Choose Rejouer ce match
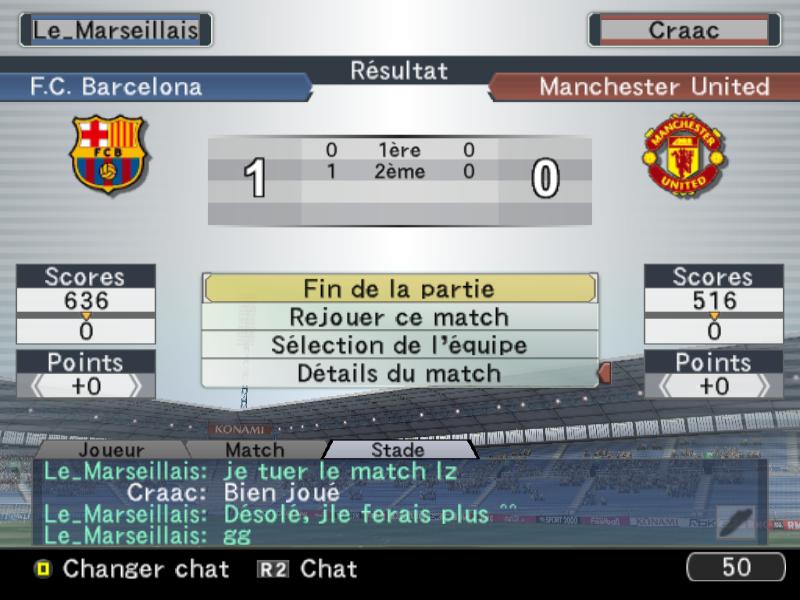800x600 pixels. pyautogui.click(x=399, y=317)
